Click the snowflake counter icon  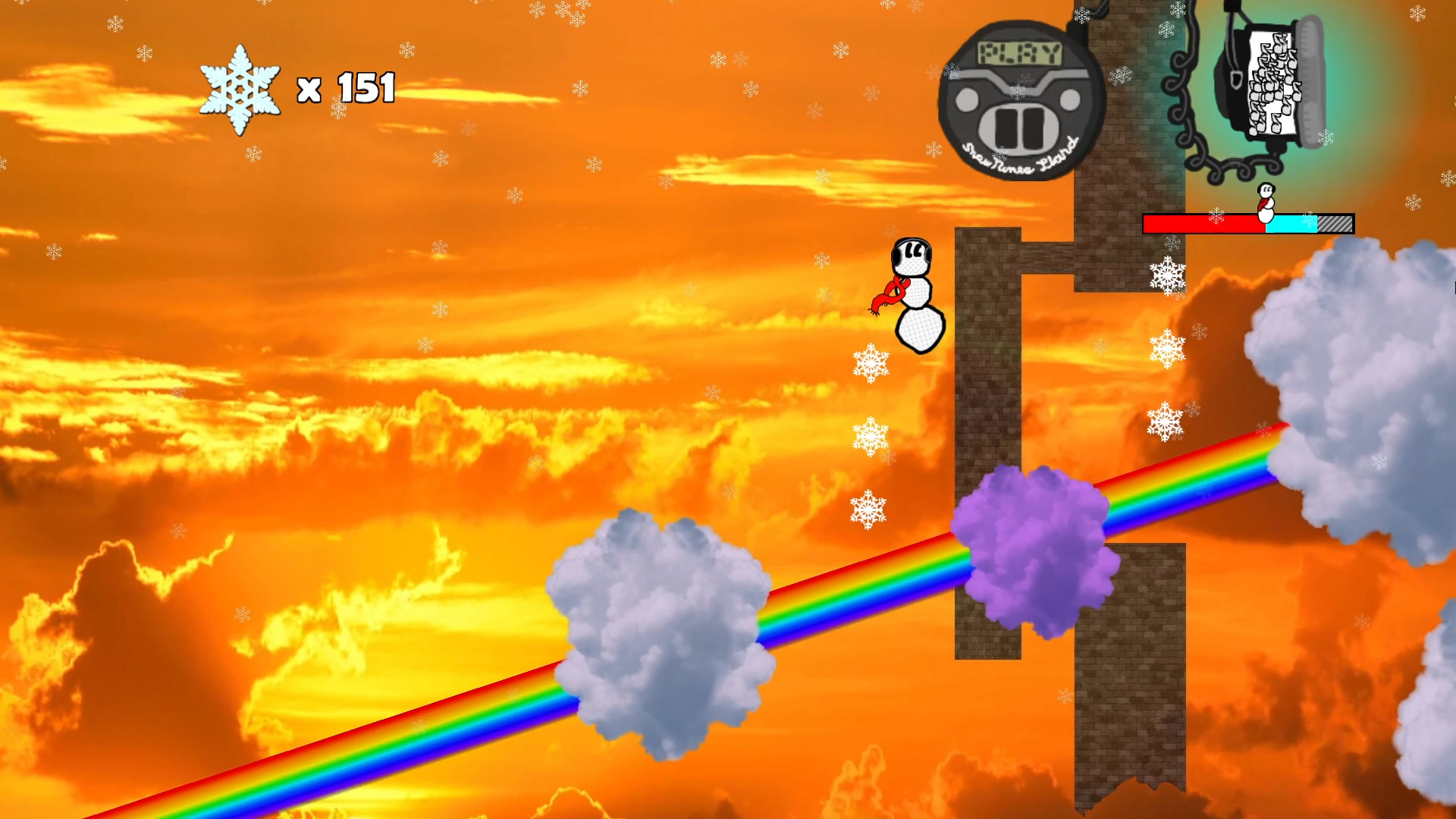pyautogui.click(x=241, y=89)
